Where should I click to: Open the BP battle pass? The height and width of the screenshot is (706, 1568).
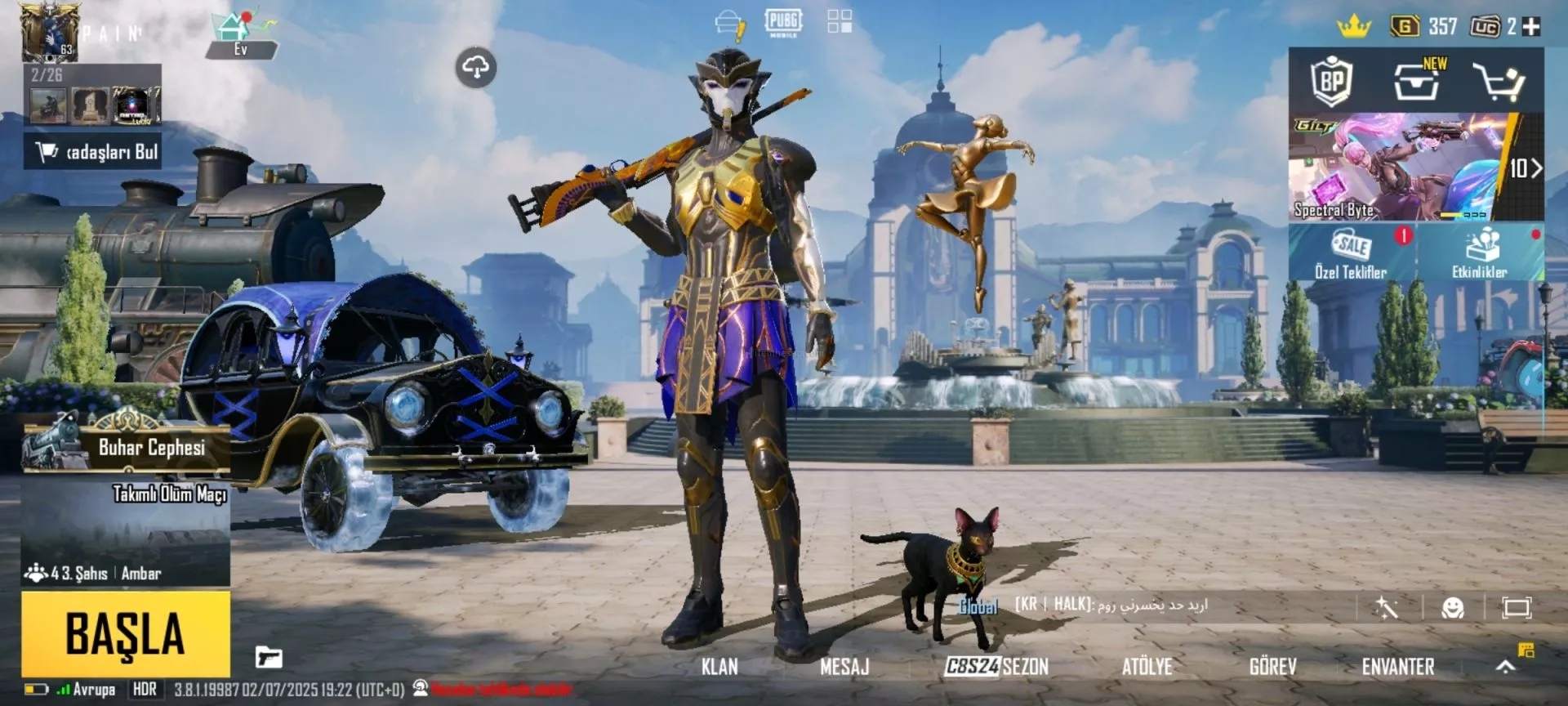coord(1332,81)
